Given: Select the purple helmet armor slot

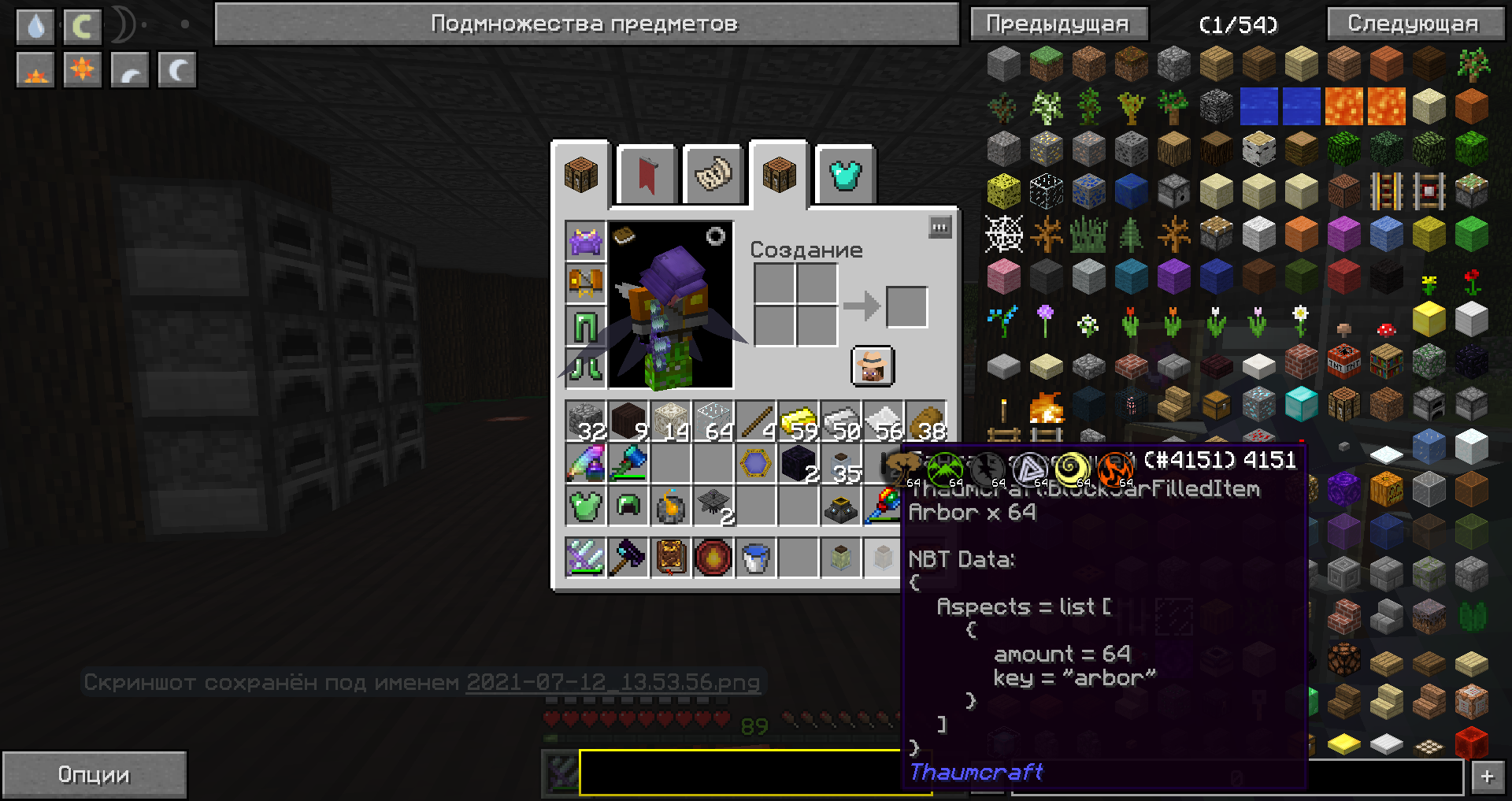Looking at the screenshot, I should pos(585,240).
